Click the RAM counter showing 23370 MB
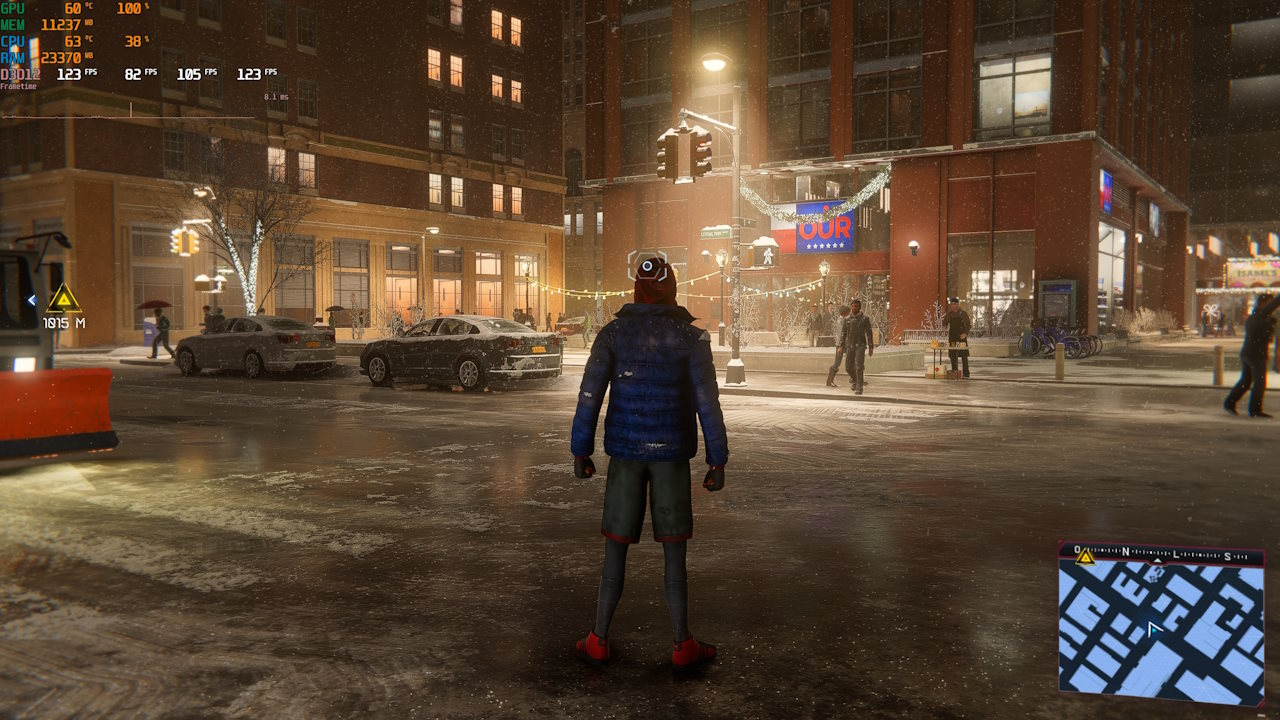The height and width of the screenshot is (720, 1280). [63, 57]
